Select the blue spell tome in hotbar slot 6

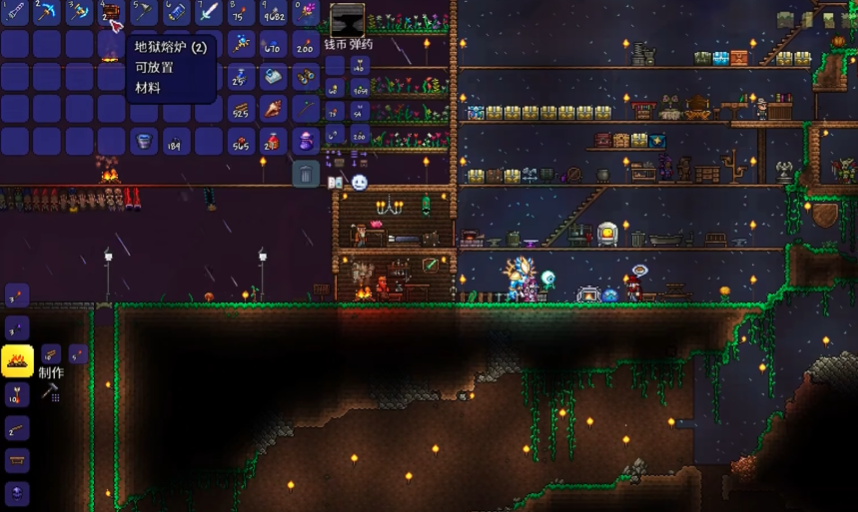point(176,13)
